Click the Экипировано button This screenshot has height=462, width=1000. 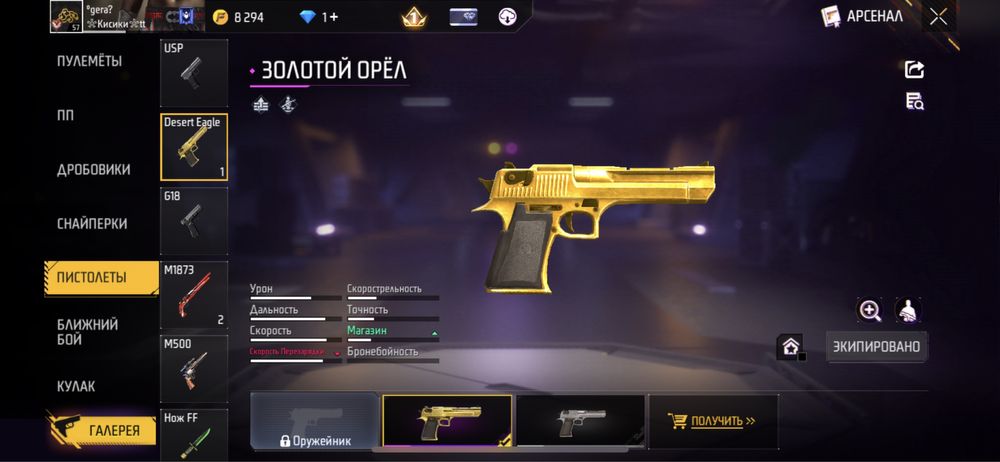click(877, 347)
